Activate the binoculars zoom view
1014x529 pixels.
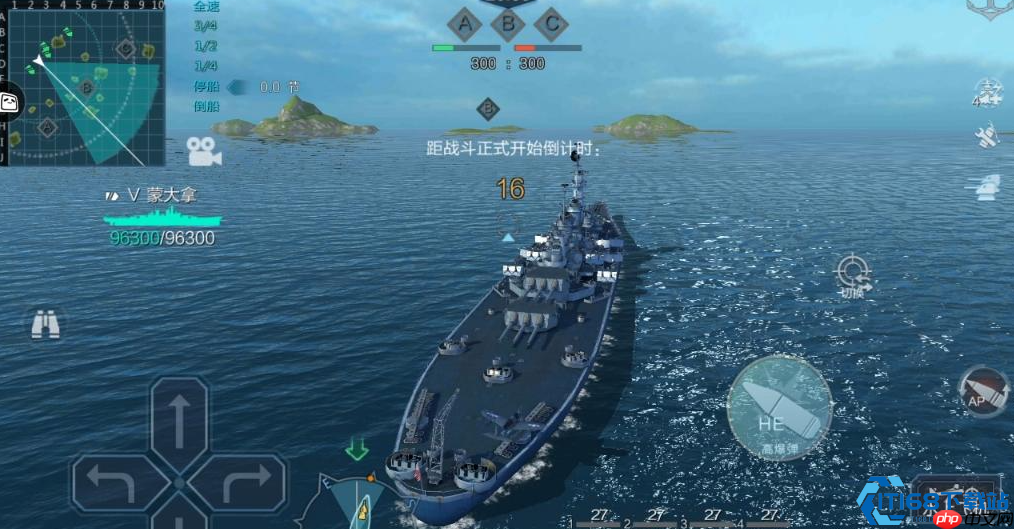45,324
